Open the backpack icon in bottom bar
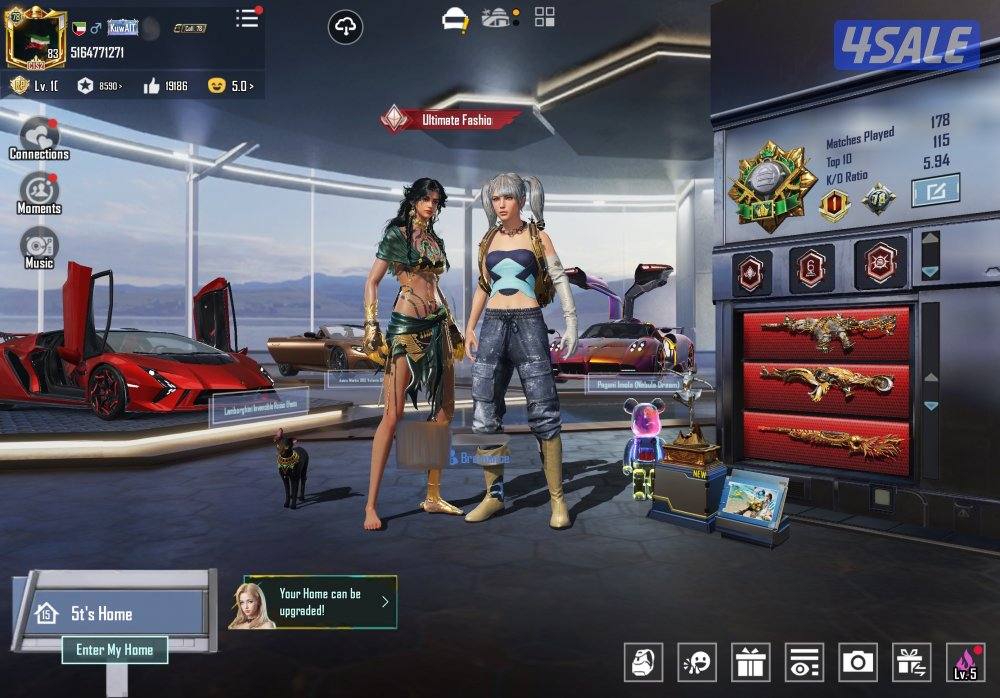 pos(643,662)
